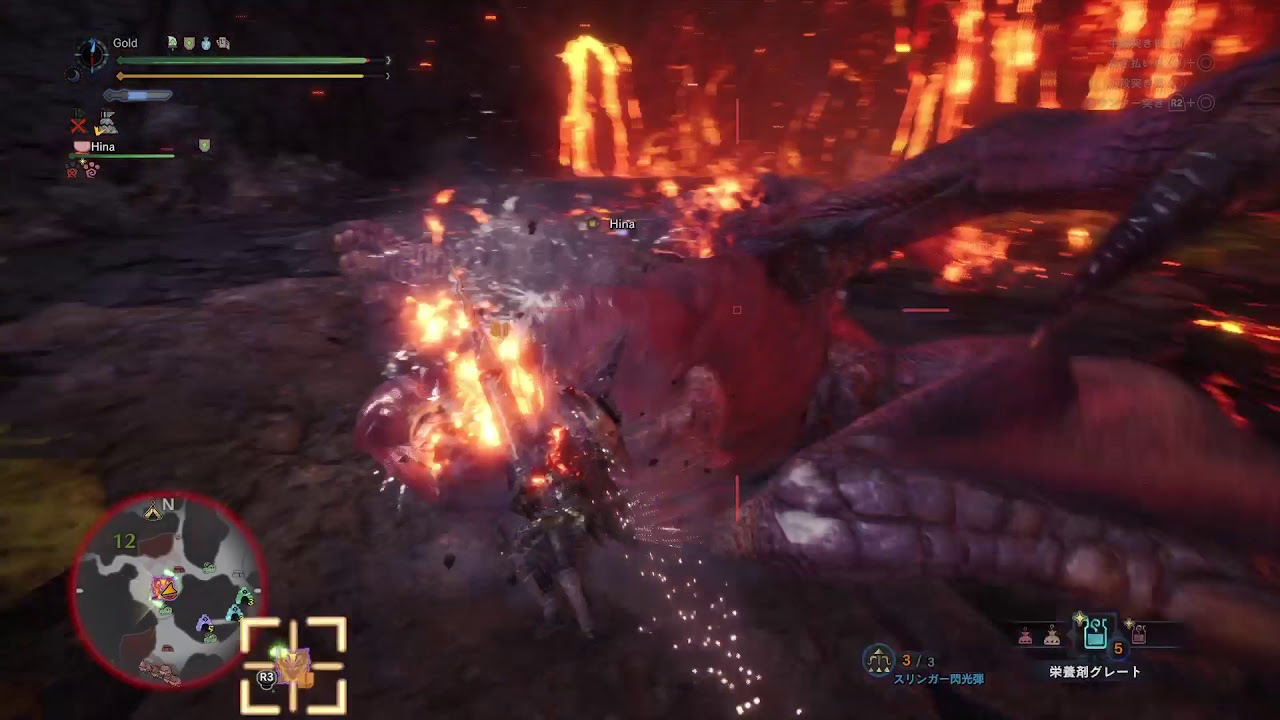This screenshot has height=720, width=1280.
Task: Click Hina's green health bar
Action: click(122, 155)
